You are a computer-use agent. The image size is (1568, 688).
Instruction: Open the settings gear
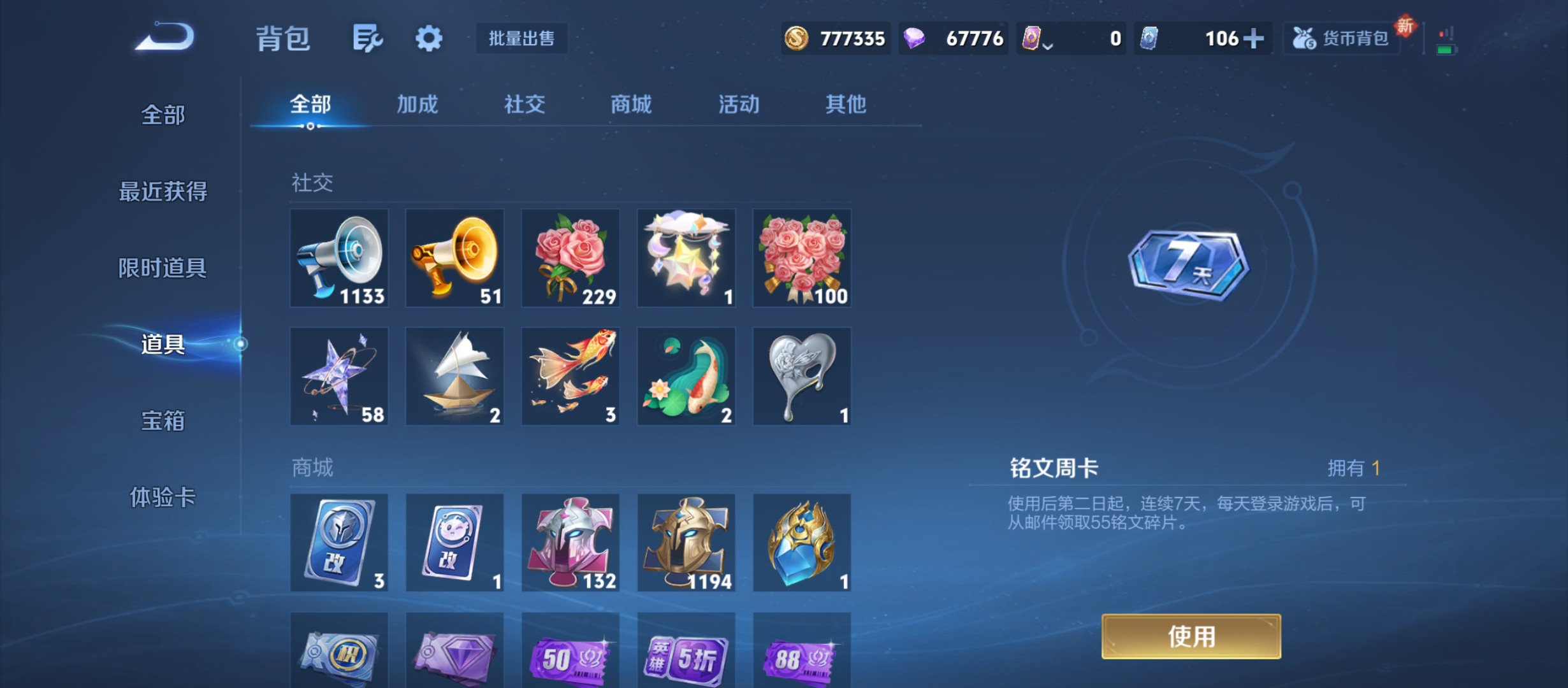[x=428, y=38]
